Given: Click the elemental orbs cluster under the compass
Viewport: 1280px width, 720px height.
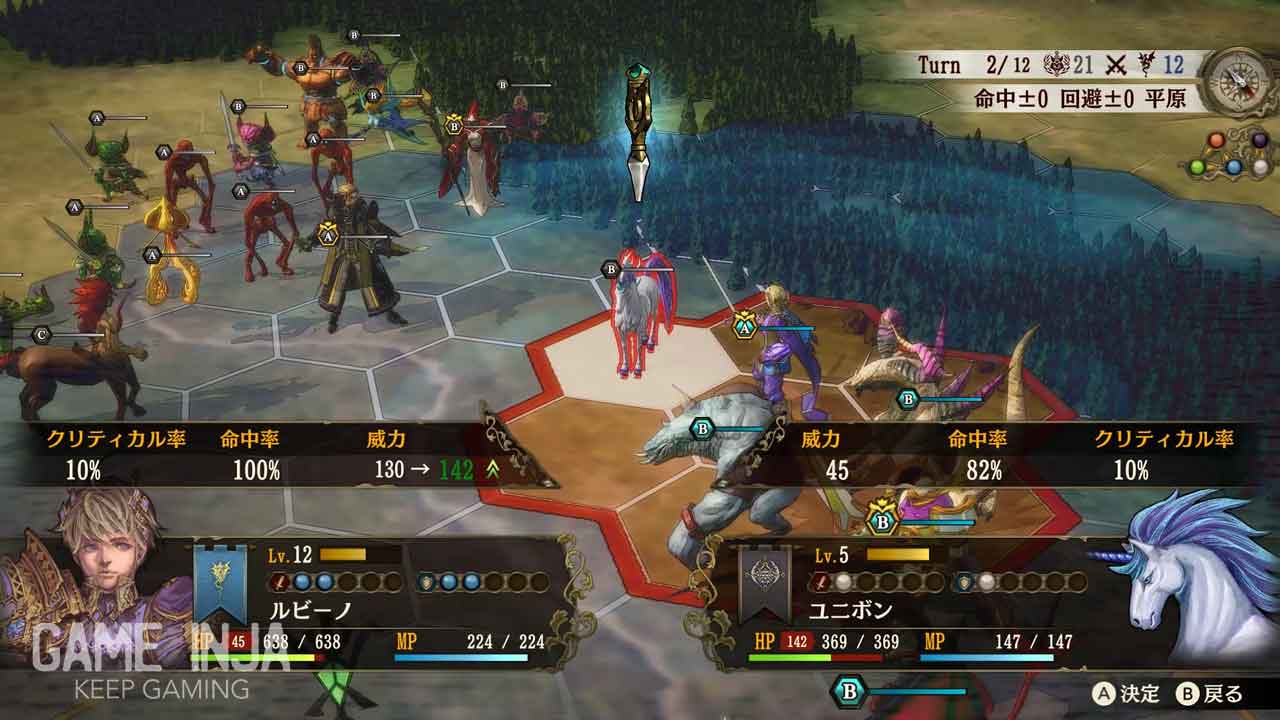Looking at the screenshot, I should 1231,155.
